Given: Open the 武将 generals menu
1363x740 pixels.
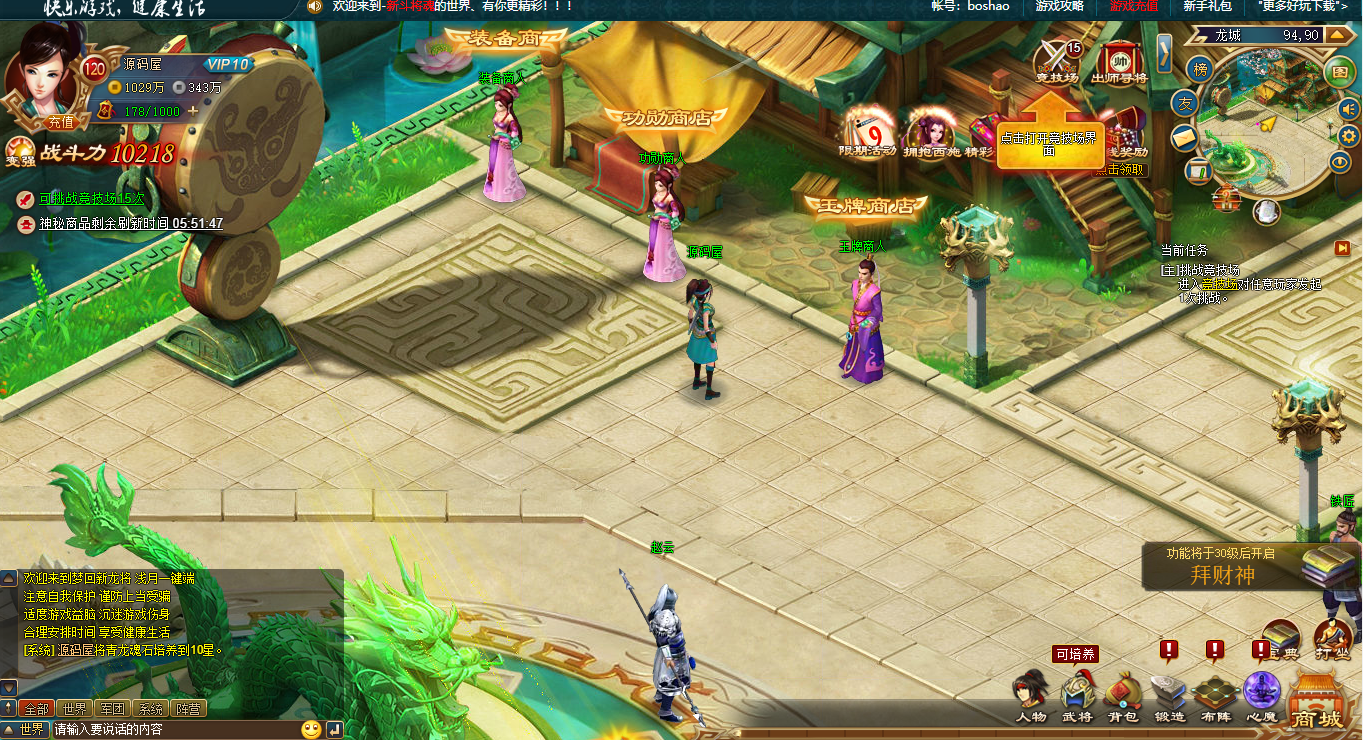Looking at the screenshot, I should 1077,695.
